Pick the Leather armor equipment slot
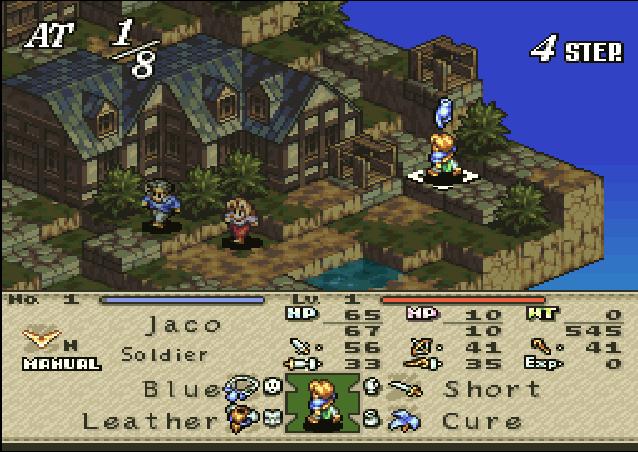 [150, 421]
